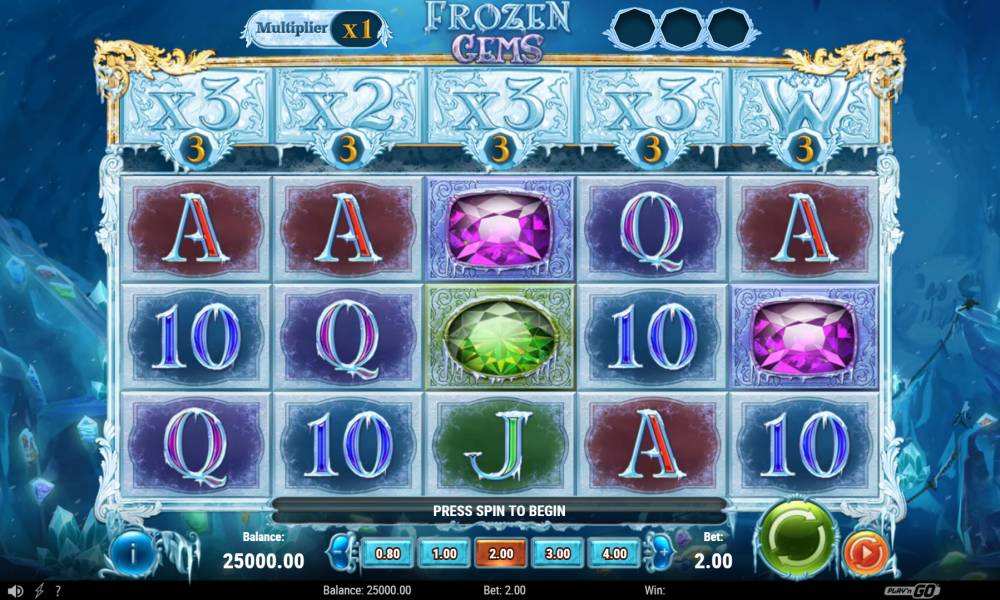Toggle sound with the speaker icon
1000x600 pixels.
pyautogui.click(x=16, y=591)
